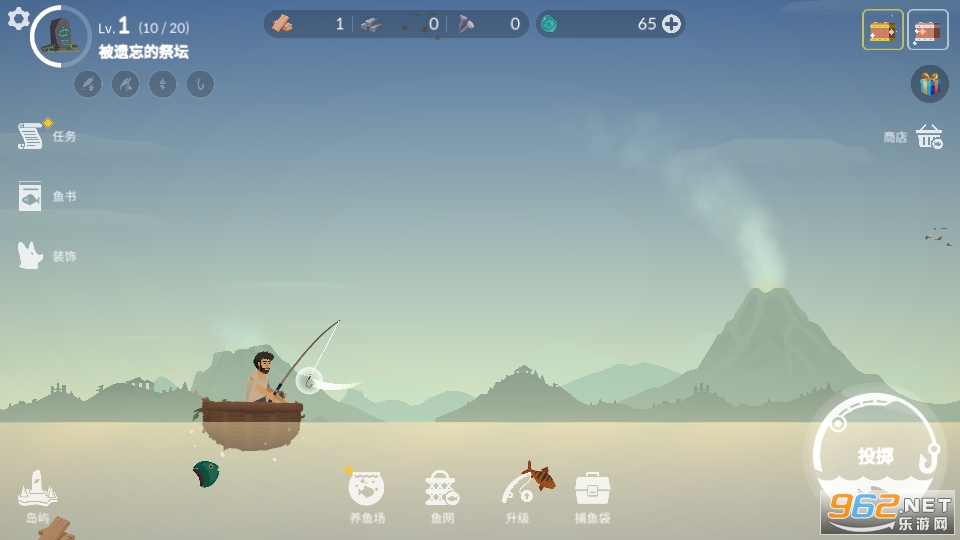Open the settings gear
Viewport: 960px width, 540px height.
pyautogui.click(x=18, y=19)
